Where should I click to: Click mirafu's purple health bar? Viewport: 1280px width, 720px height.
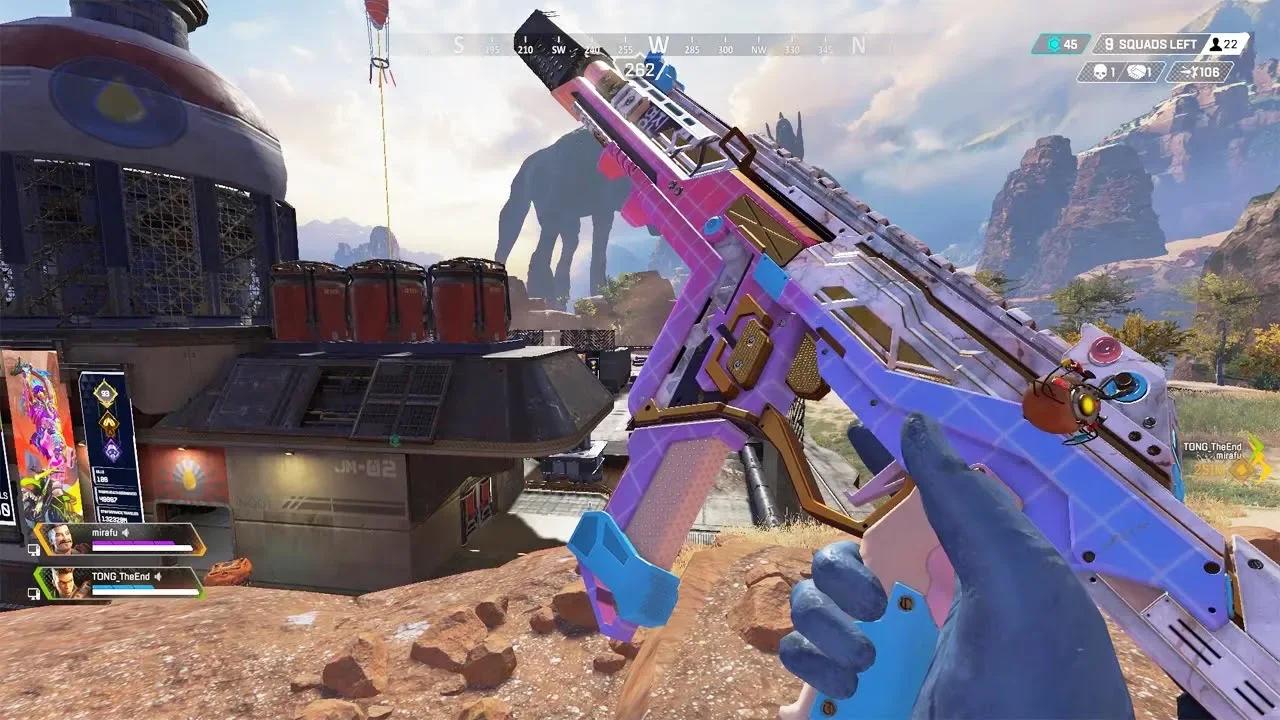(x=132, y=540)
